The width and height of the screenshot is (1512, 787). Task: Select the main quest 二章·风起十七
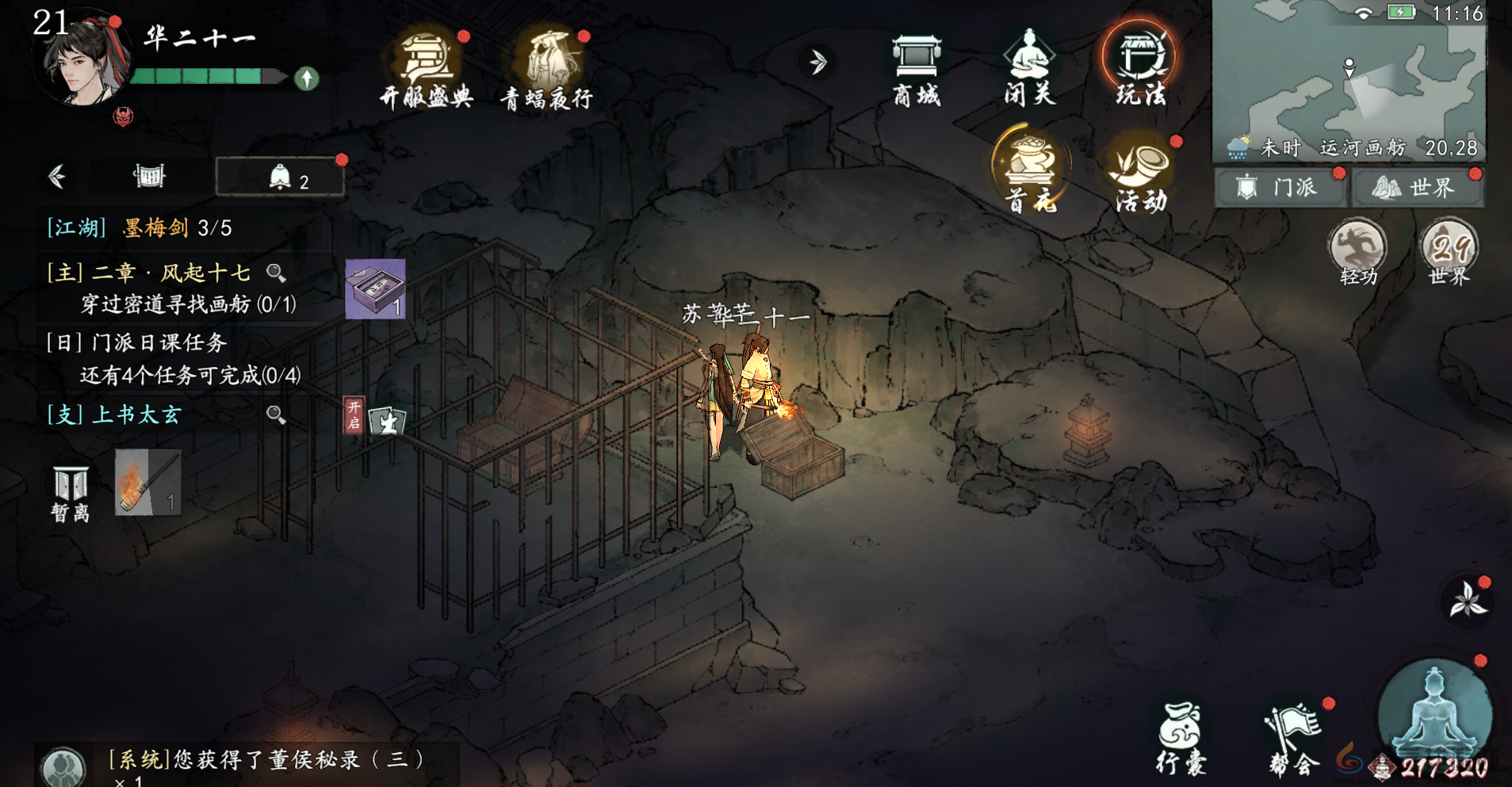[x=171, y=273]
